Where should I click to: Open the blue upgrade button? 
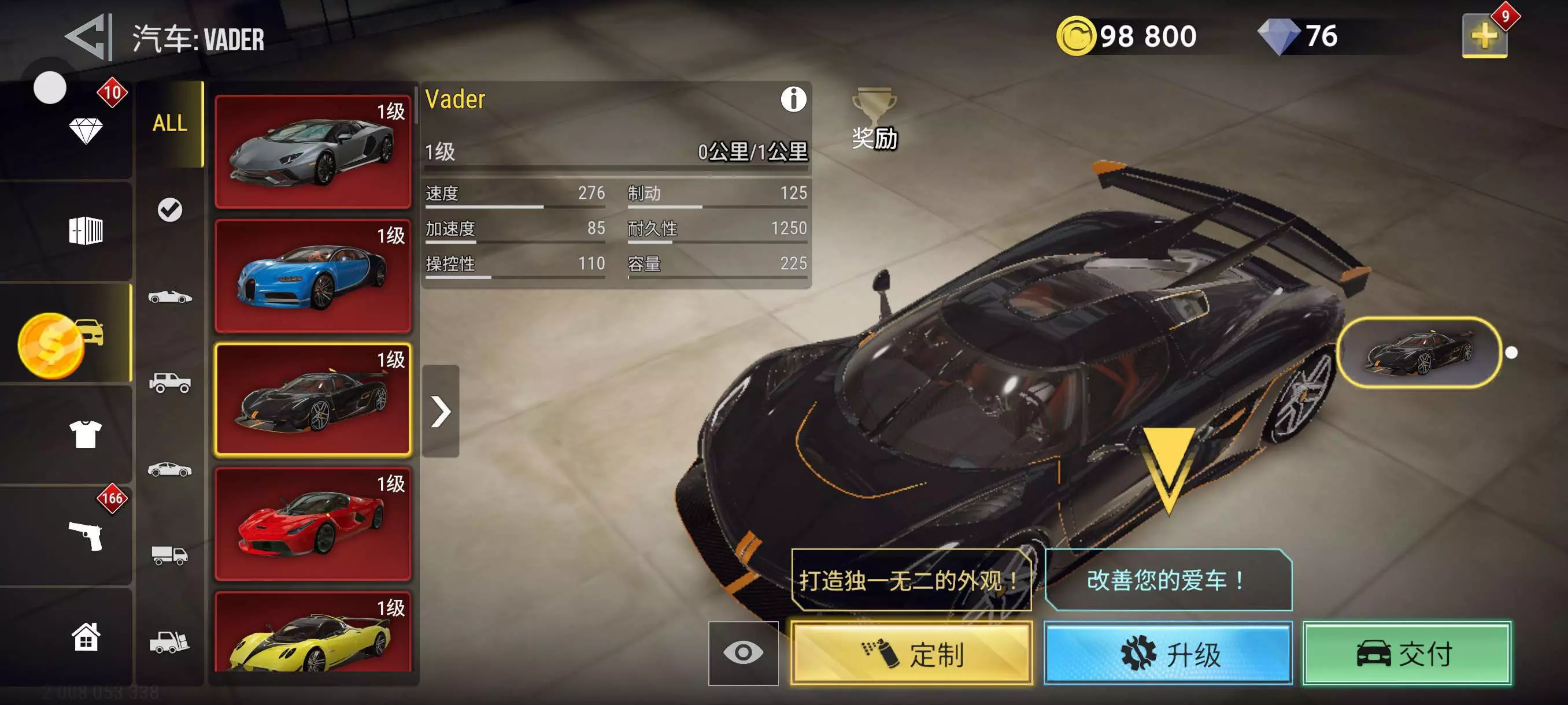pyautogui.click(x=1167, y=654)
